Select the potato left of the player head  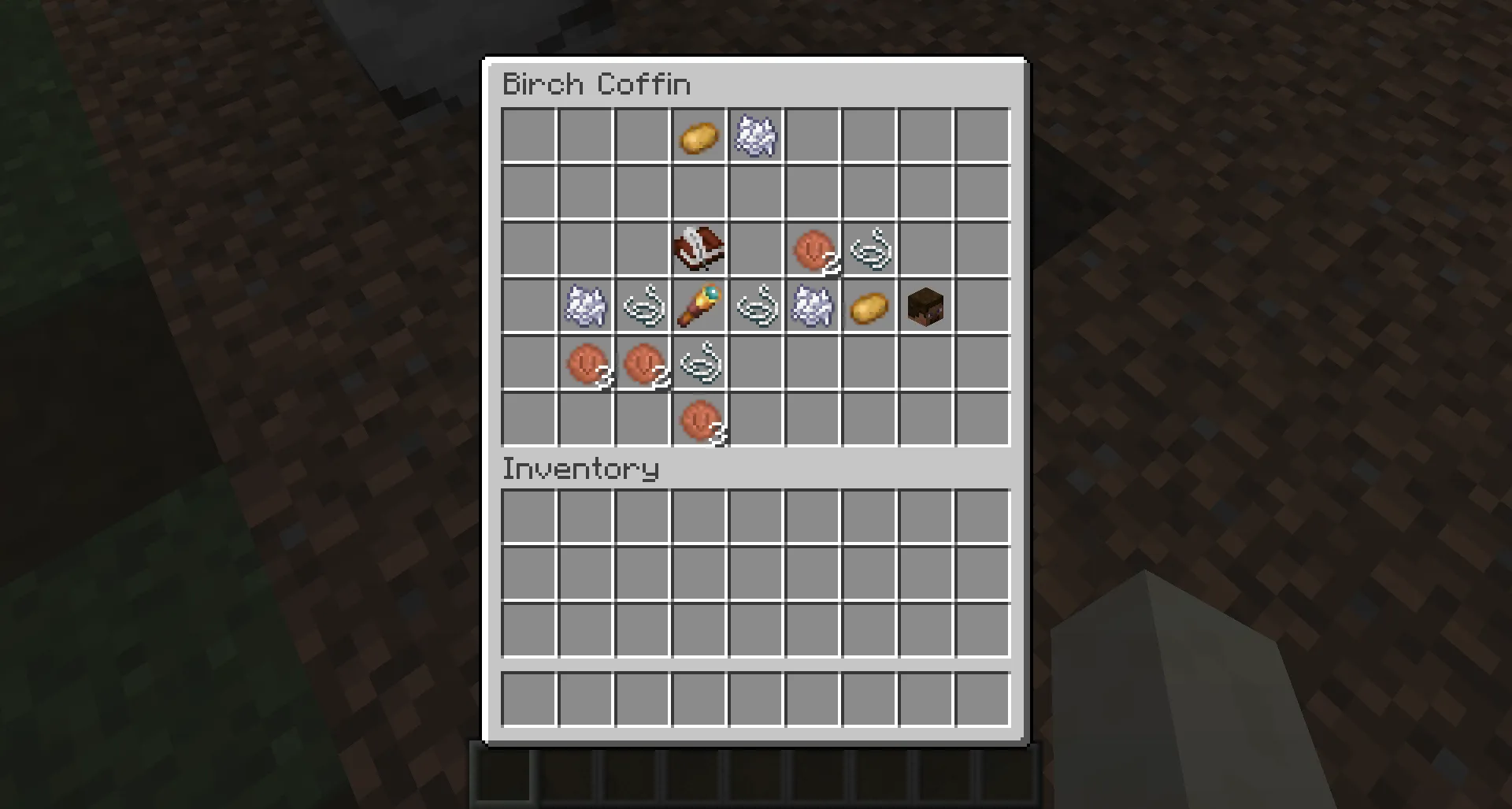tap(869, 306)
